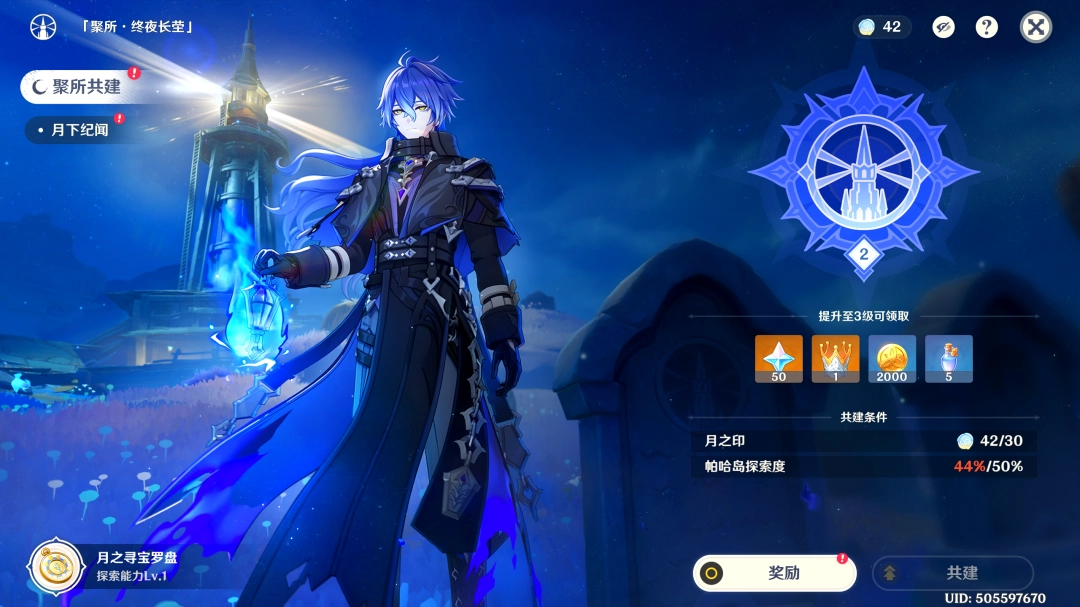Open the question mark help button
1080x607 pixels.
pos(987,27)
